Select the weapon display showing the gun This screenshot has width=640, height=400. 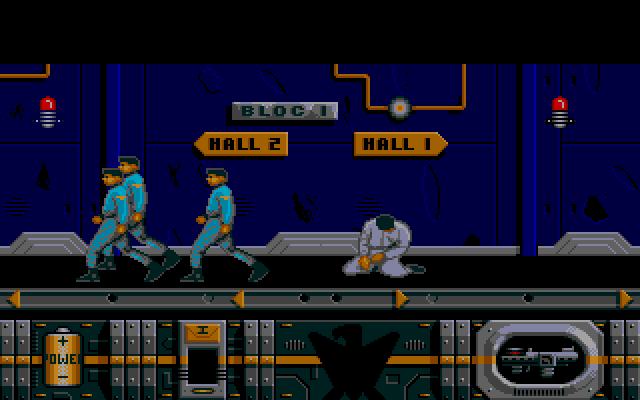coord(539,357)
